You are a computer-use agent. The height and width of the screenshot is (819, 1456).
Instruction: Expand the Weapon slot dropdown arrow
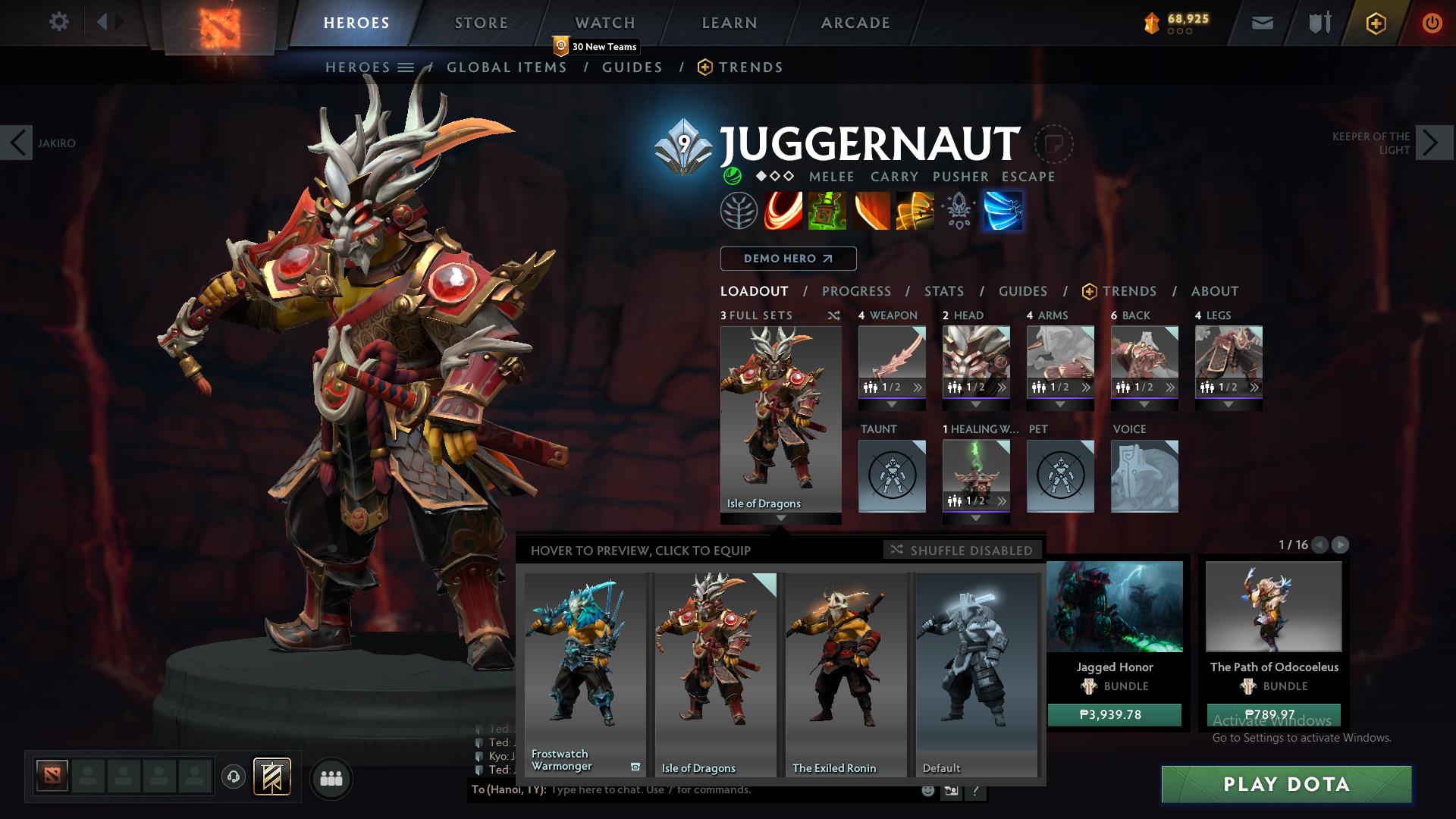tap(892, 405)
